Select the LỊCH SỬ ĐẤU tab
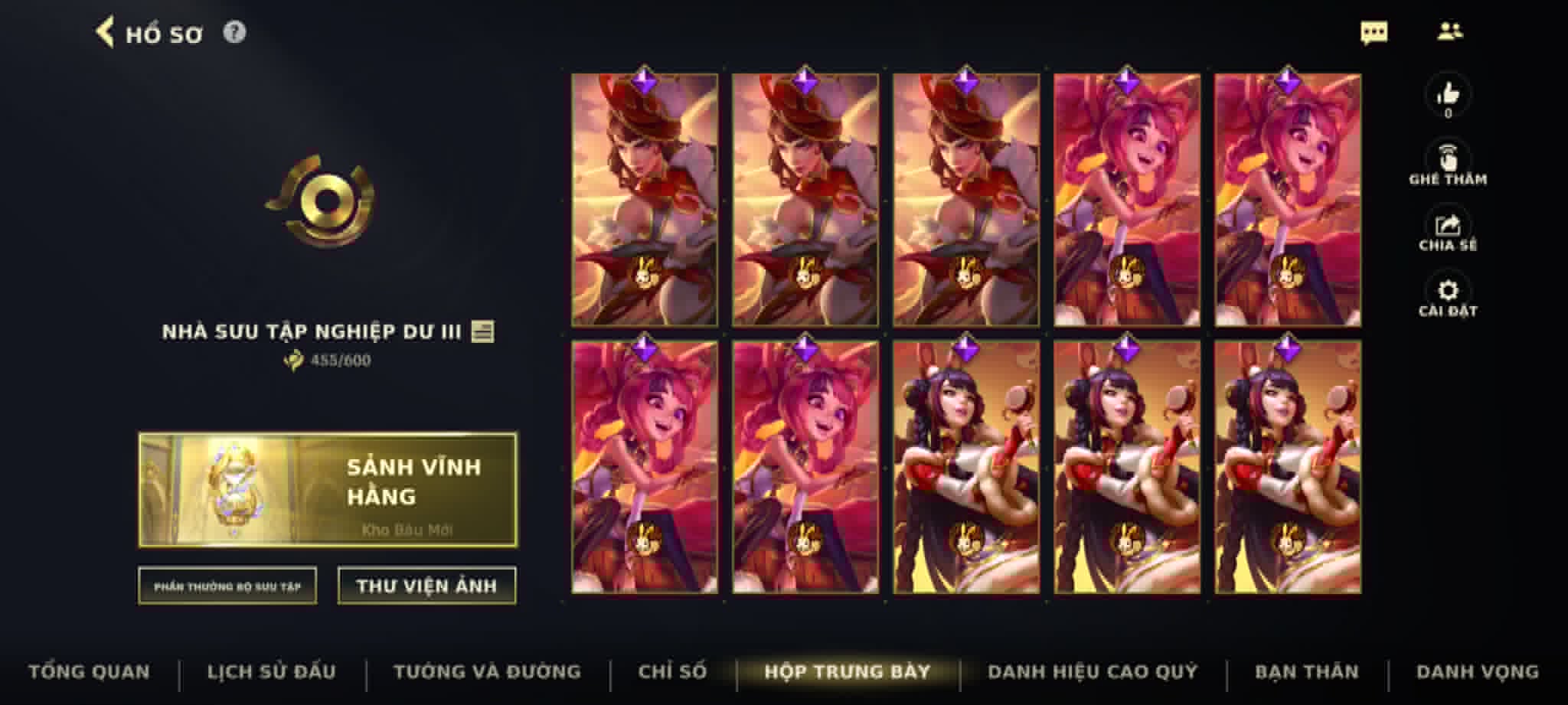 [x=272, y=671]
